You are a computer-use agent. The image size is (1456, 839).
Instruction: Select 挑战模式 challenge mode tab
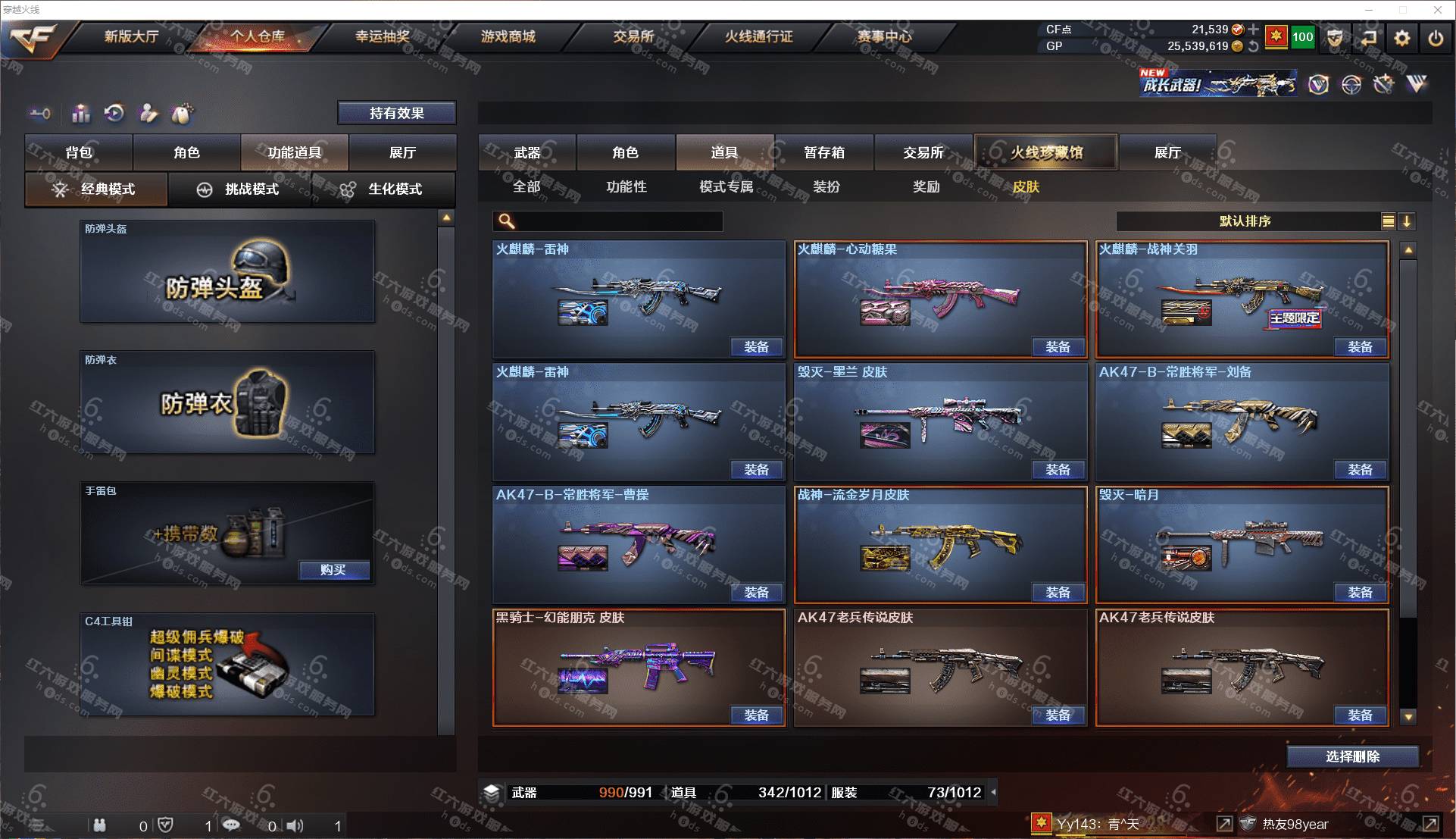(239, 189)
